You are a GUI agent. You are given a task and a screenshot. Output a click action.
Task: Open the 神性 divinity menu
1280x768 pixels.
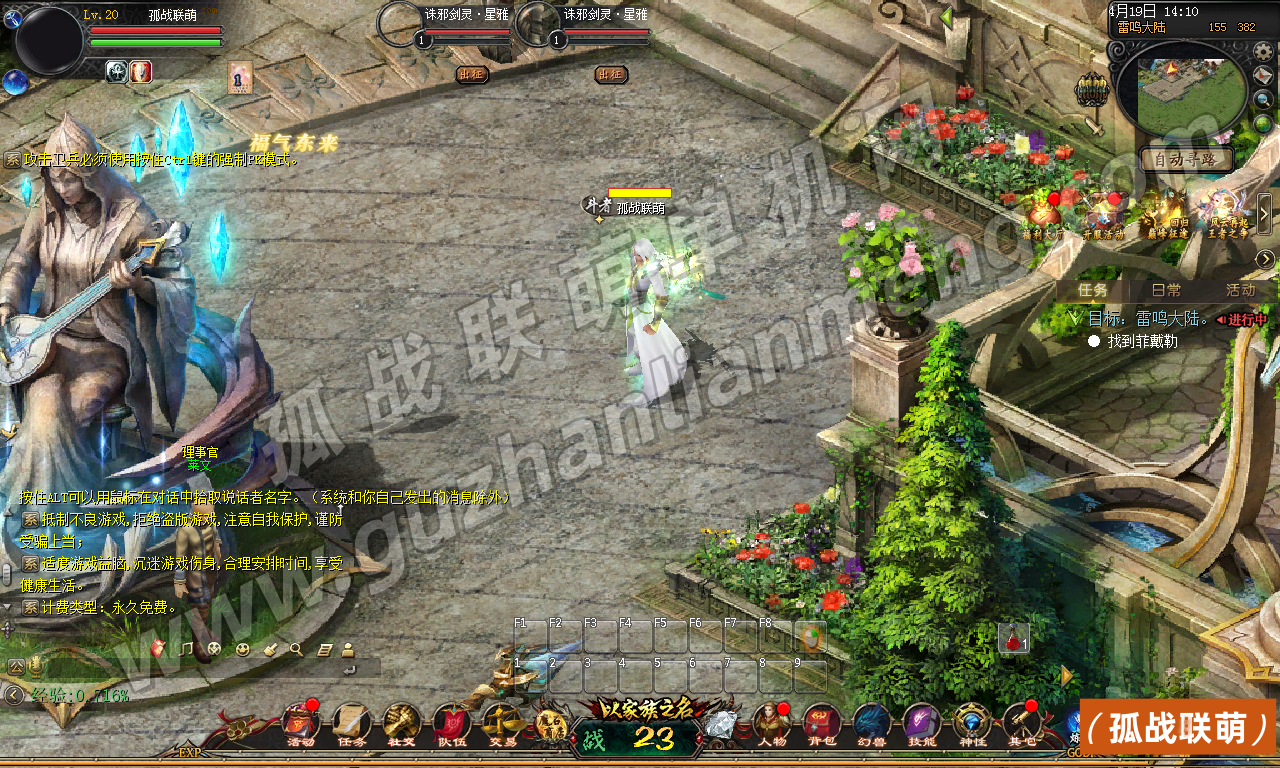click(971, 724)
